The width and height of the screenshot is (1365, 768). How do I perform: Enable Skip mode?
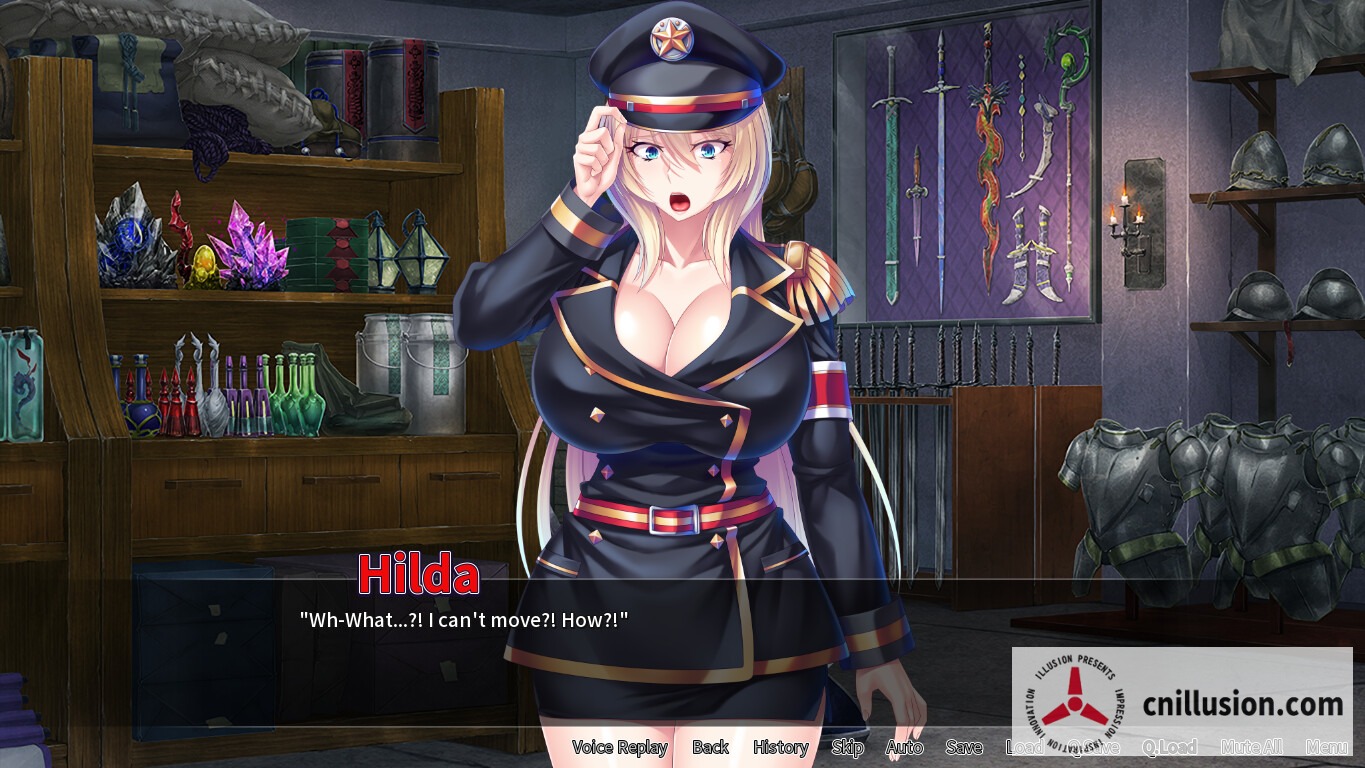pos(847,747)
